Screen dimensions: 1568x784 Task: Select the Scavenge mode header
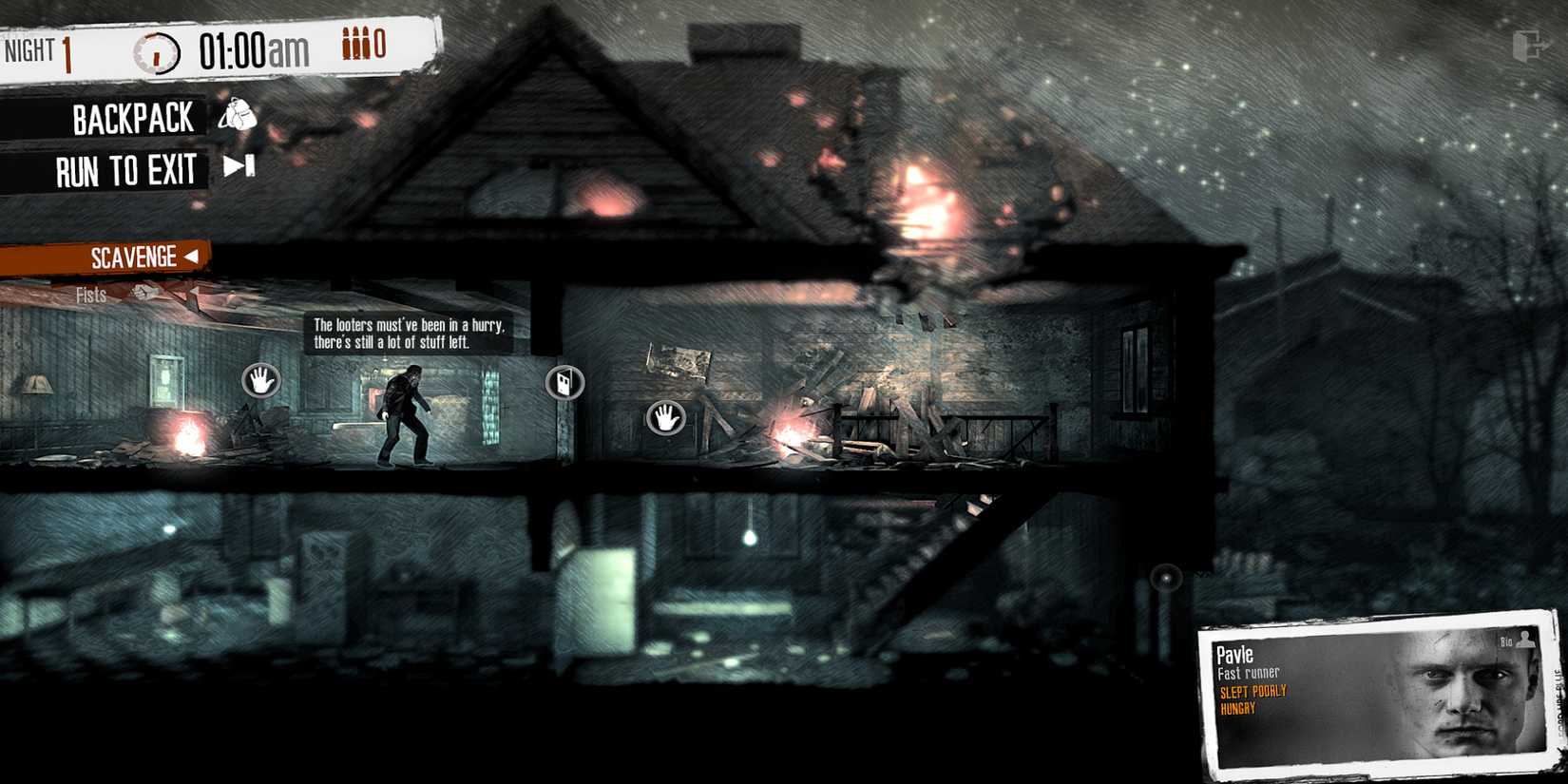coord(131,256)
